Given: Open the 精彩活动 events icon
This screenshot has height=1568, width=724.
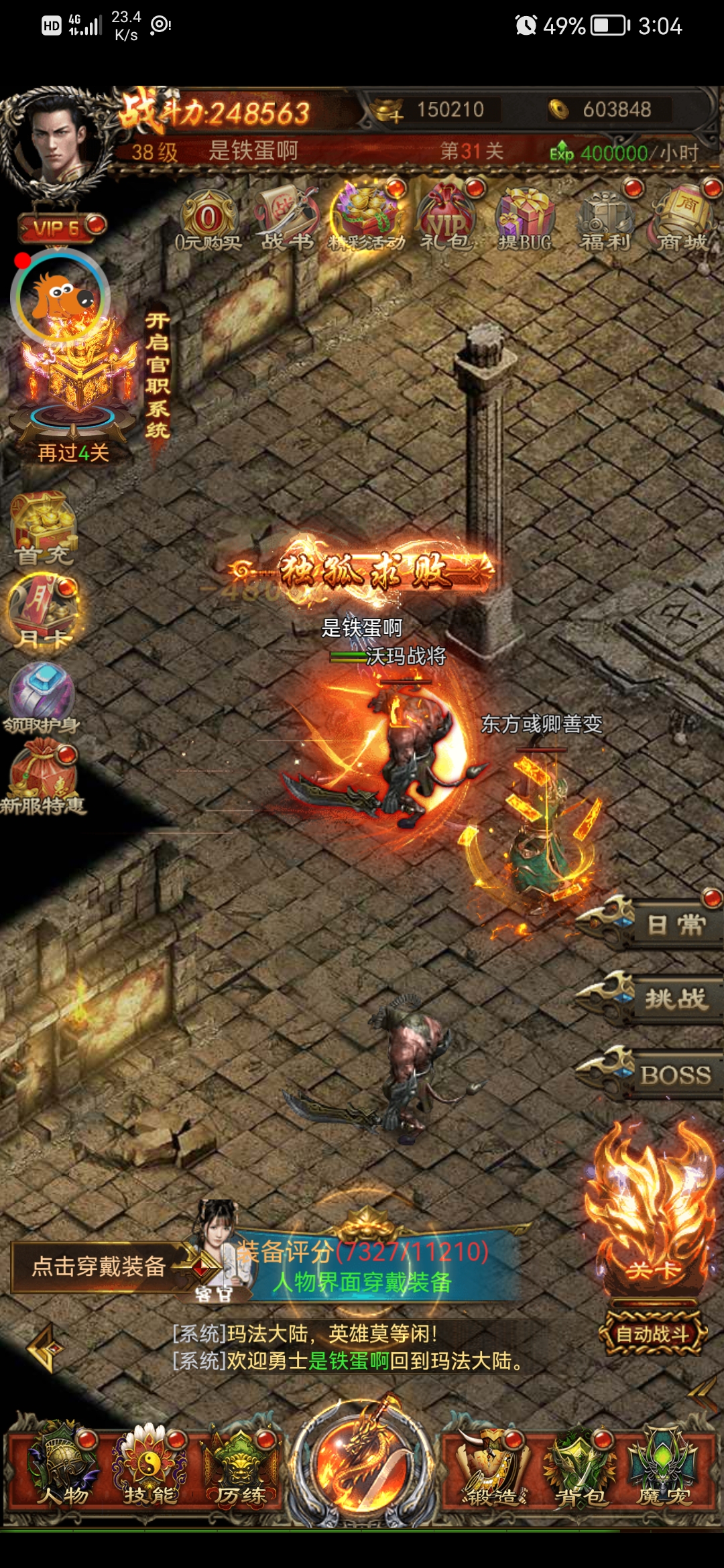Looking at the screenshot, I should point(367,218).
